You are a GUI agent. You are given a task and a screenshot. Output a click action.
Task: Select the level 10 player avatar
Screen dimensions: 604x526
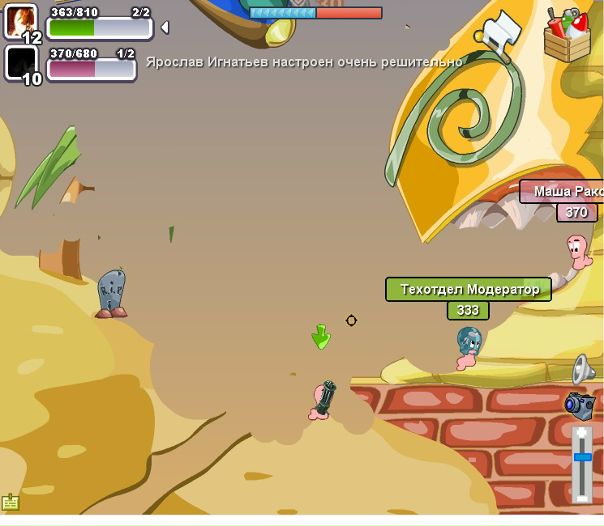[22, 63]
